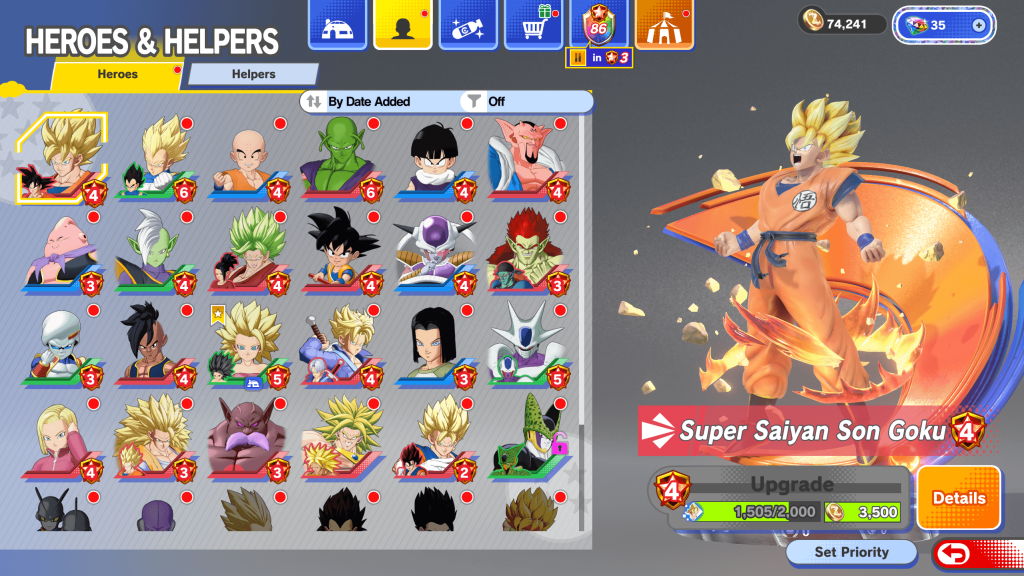This screenshot has height=576, width=1024.
Task: Select the Frieza hero portrait
Action: point(435,251)
